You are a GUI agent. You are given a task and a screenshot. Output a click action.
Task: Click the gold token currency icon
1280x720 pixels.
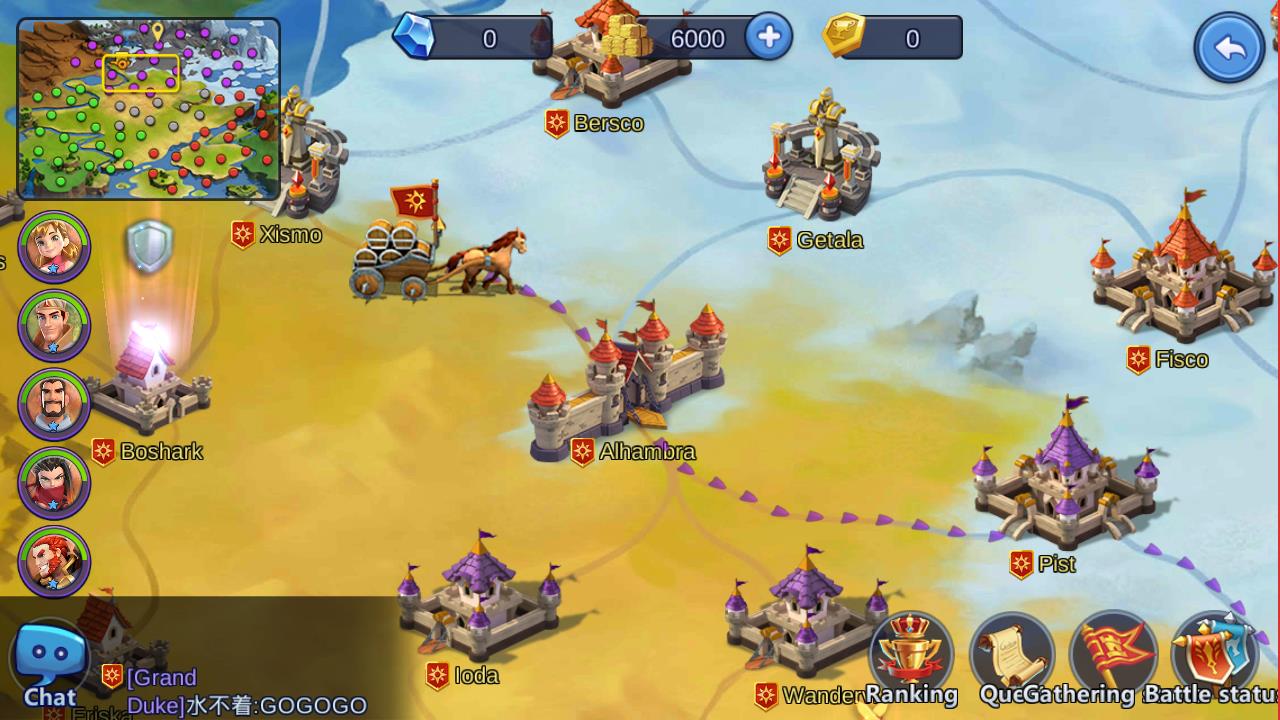tap(844, 36)
